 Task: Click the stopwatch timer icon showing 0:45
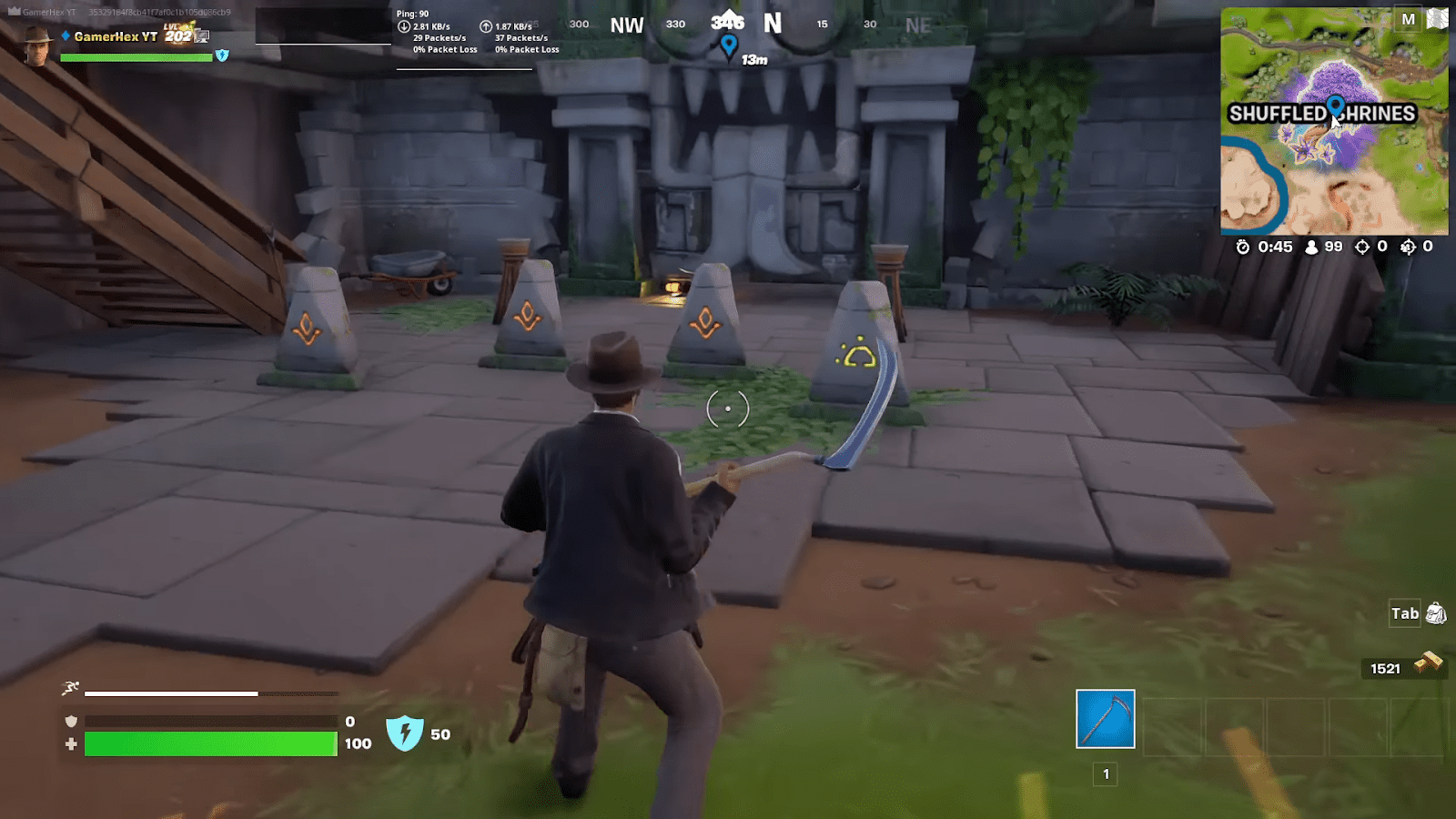pos(1244,247)
